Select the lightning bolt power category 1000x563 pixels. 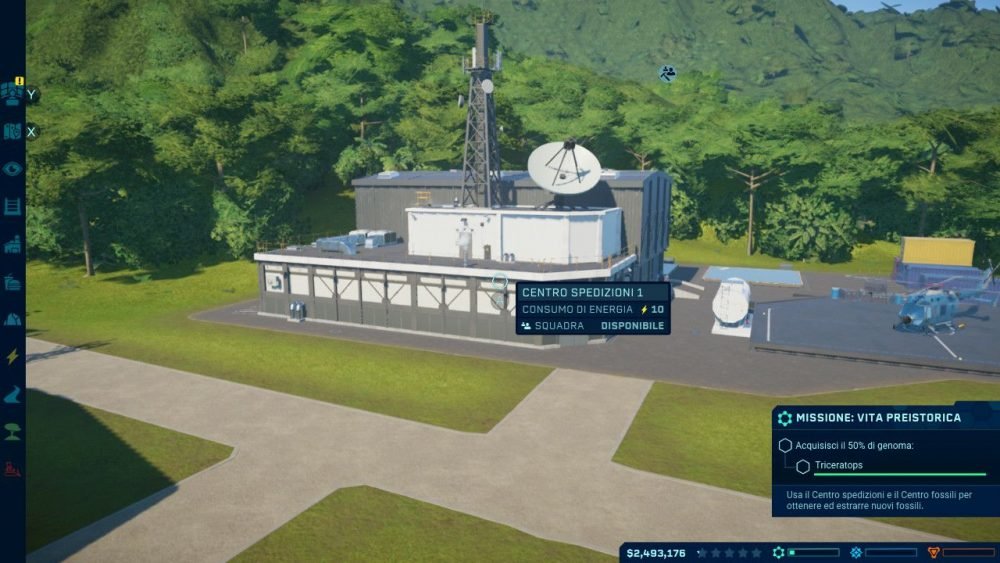point(12,356)
